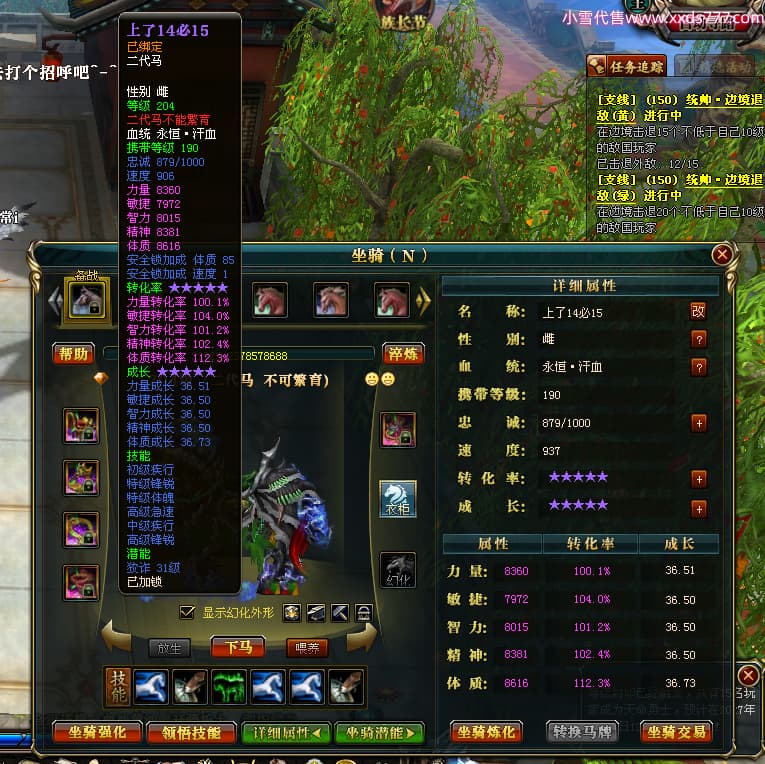Open 领悟技能 skill learning
The height and width of the screenshot is (764, 765).
191,732
